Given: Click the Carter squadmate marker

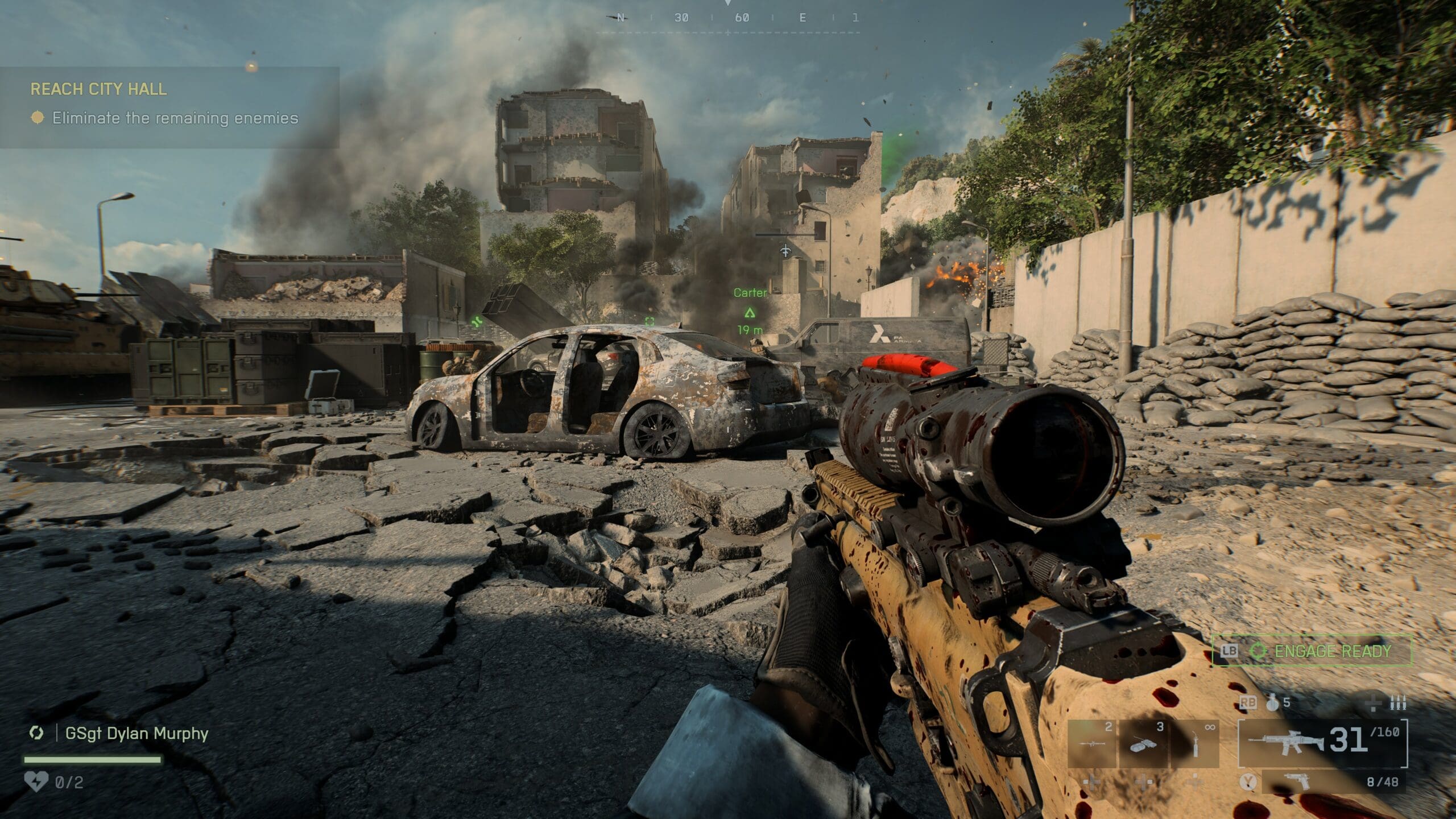Looking at the screenshot, I should 750,312.
